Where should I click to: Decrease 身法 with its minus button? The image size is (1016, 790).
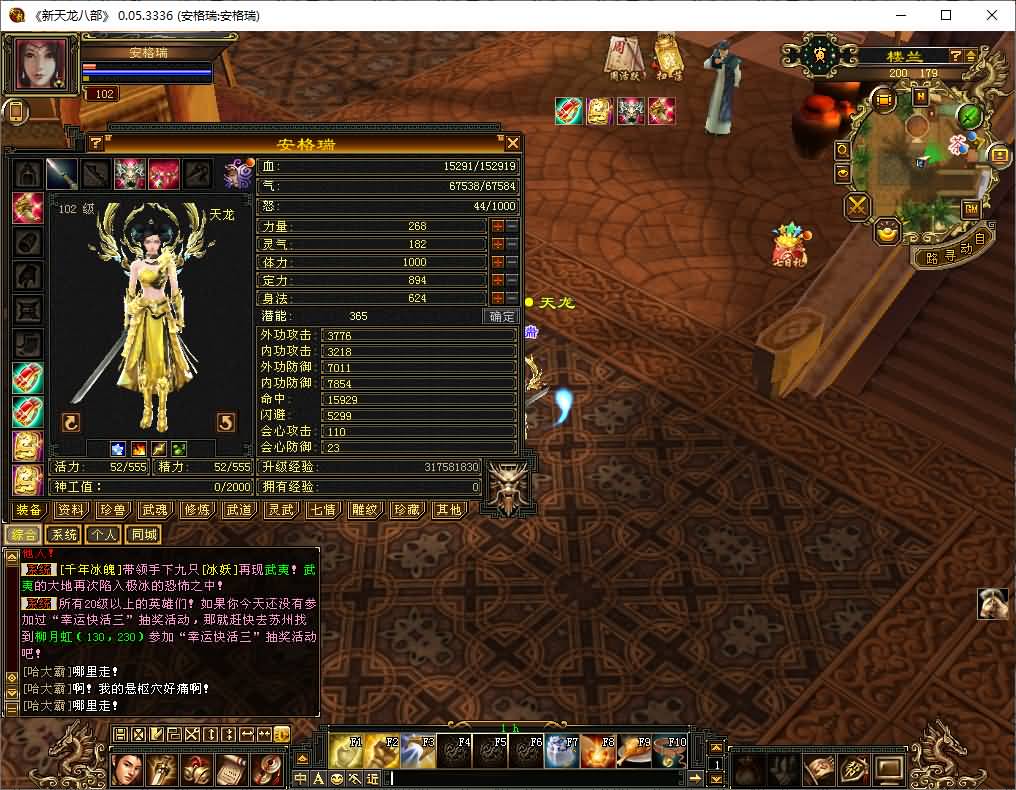pos(511,298)
